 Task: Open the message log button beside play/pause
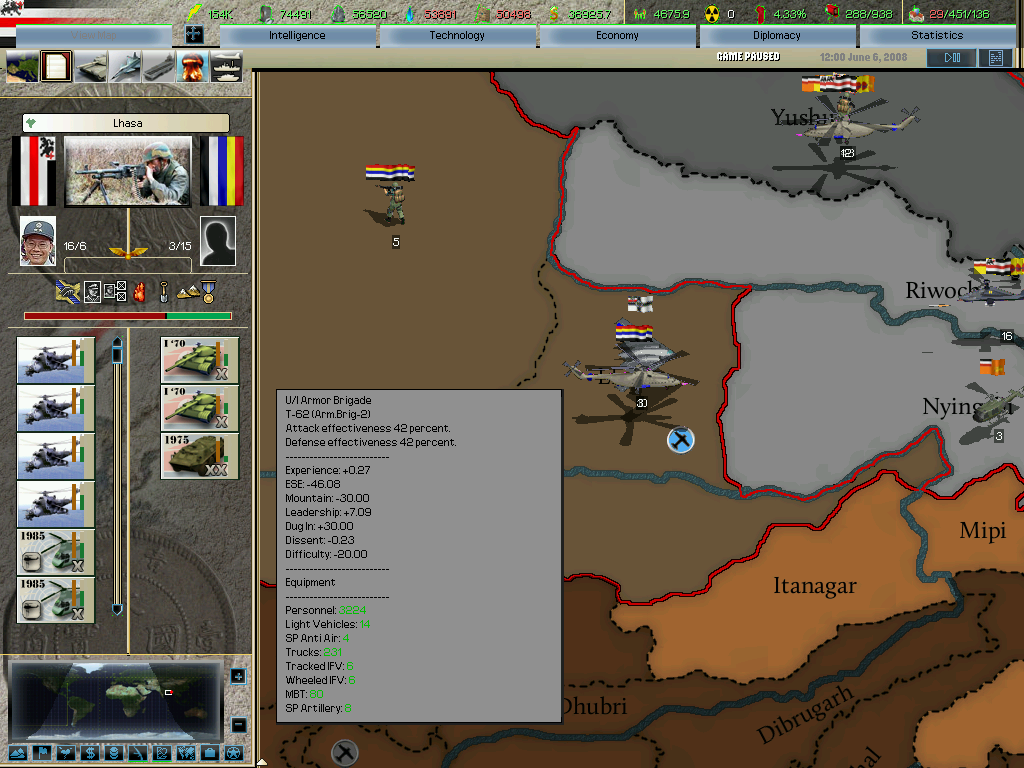coord(995,58)
